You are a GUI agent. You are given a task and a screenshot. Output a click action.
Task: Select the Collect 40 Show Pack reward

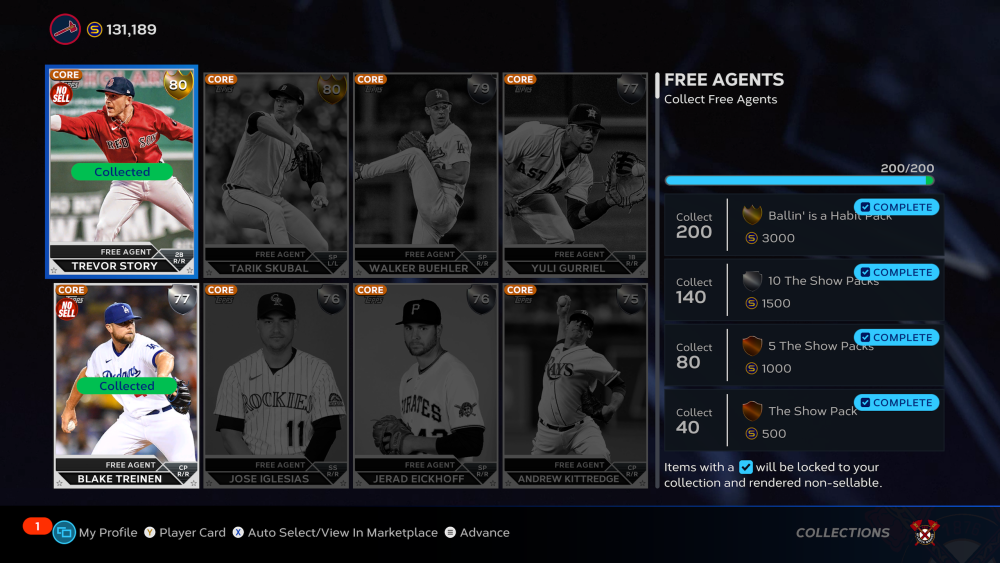tap(804, 421)
